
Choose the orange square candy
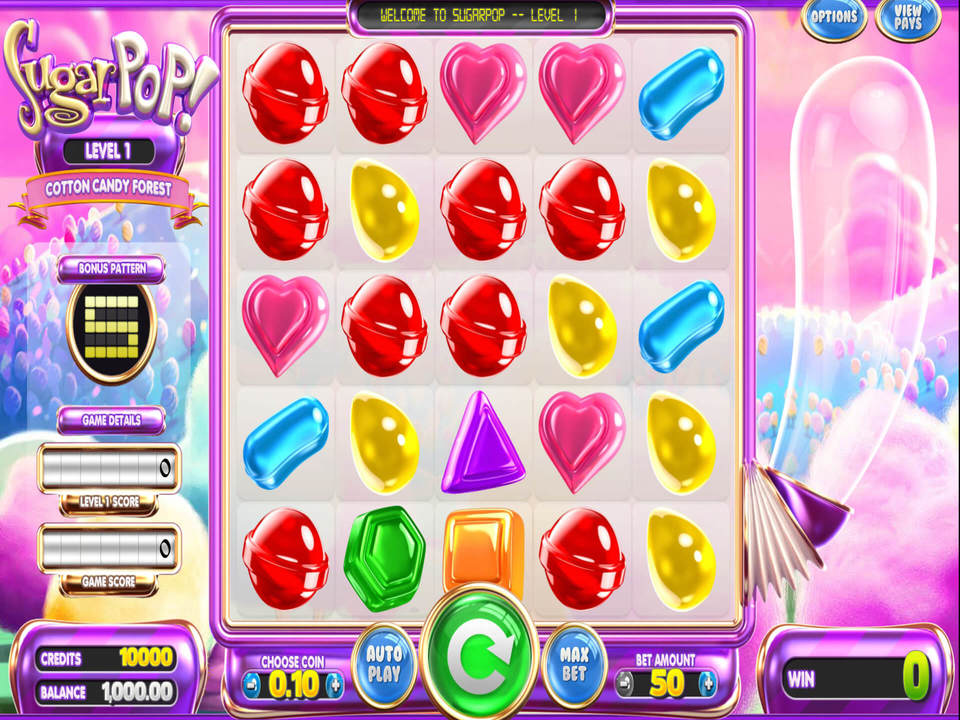pos(483,548)
